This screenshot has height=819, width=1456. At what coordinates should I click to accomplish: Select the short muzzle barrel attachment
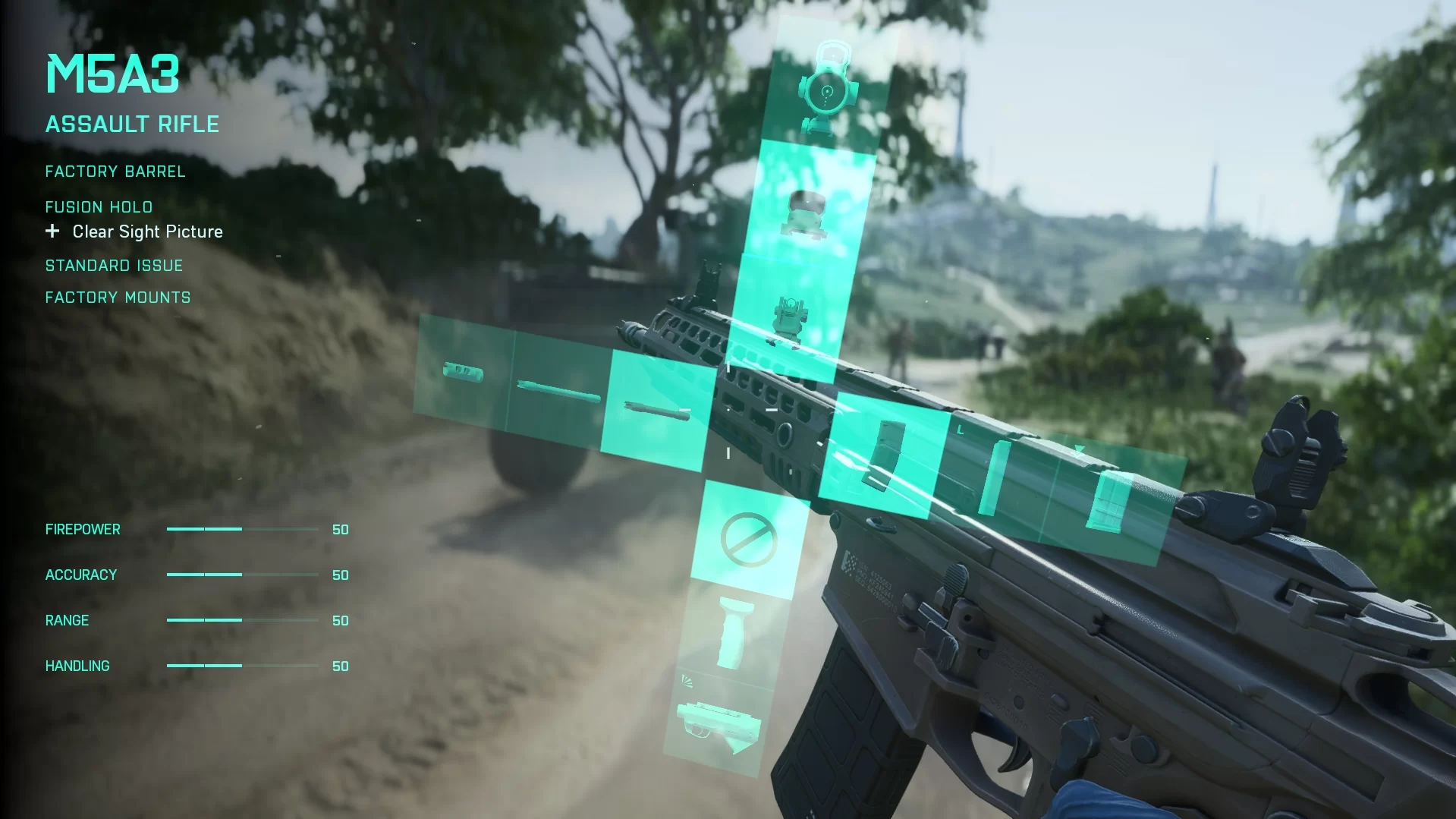pyautogui.click(x=464, y=373)
